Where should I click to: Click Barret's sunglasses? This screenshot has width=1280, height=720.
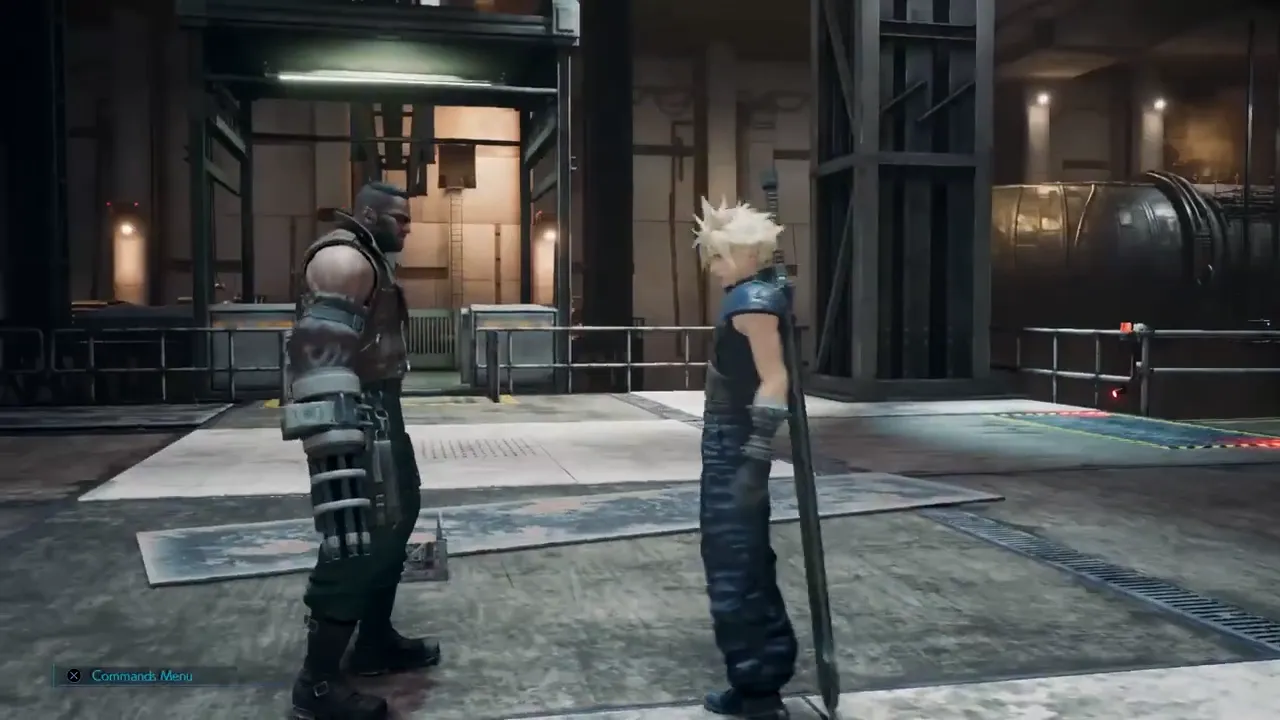(400, 218)
